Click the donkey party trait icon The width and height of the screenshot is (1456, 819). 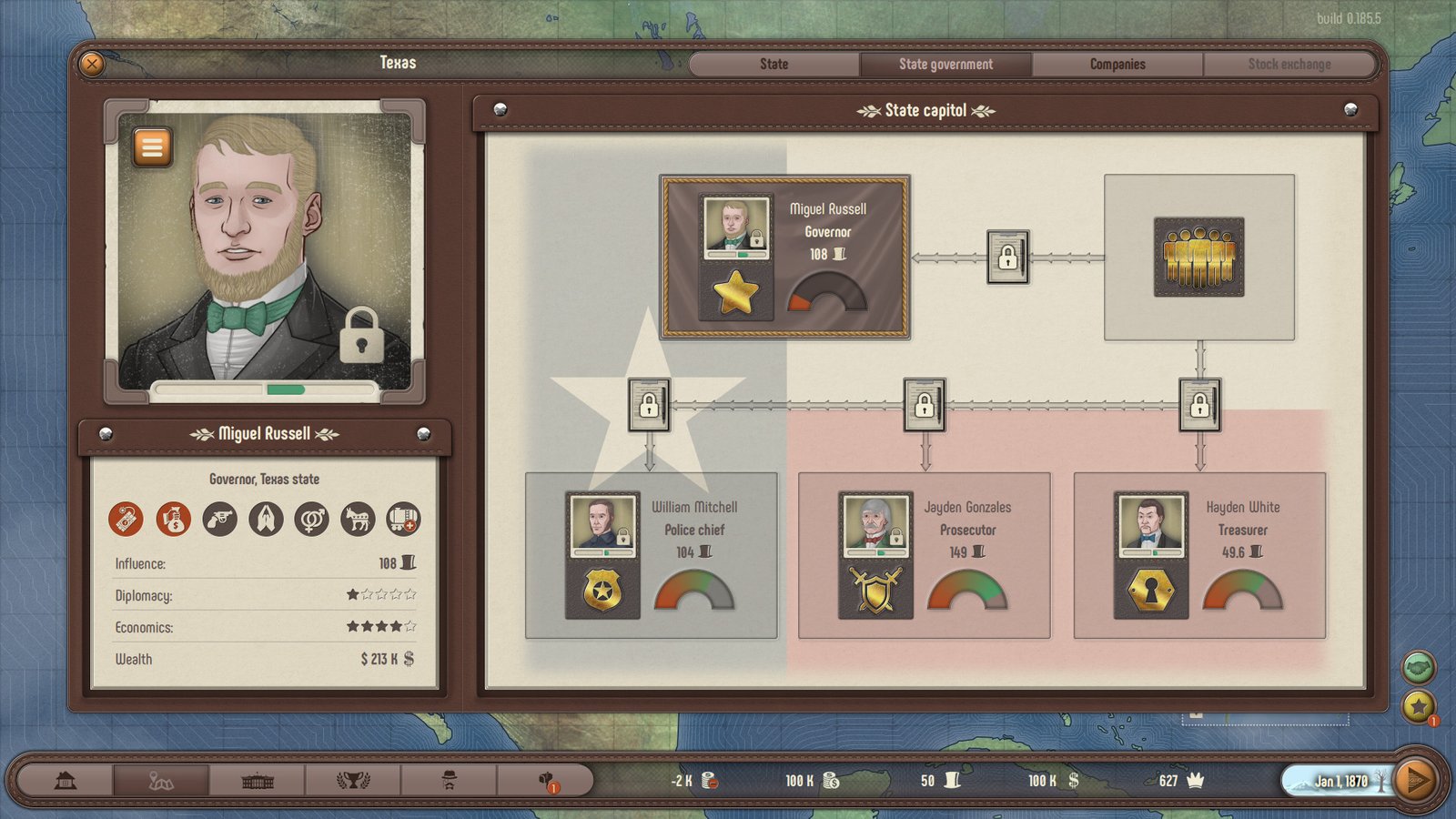pos(359,520)
